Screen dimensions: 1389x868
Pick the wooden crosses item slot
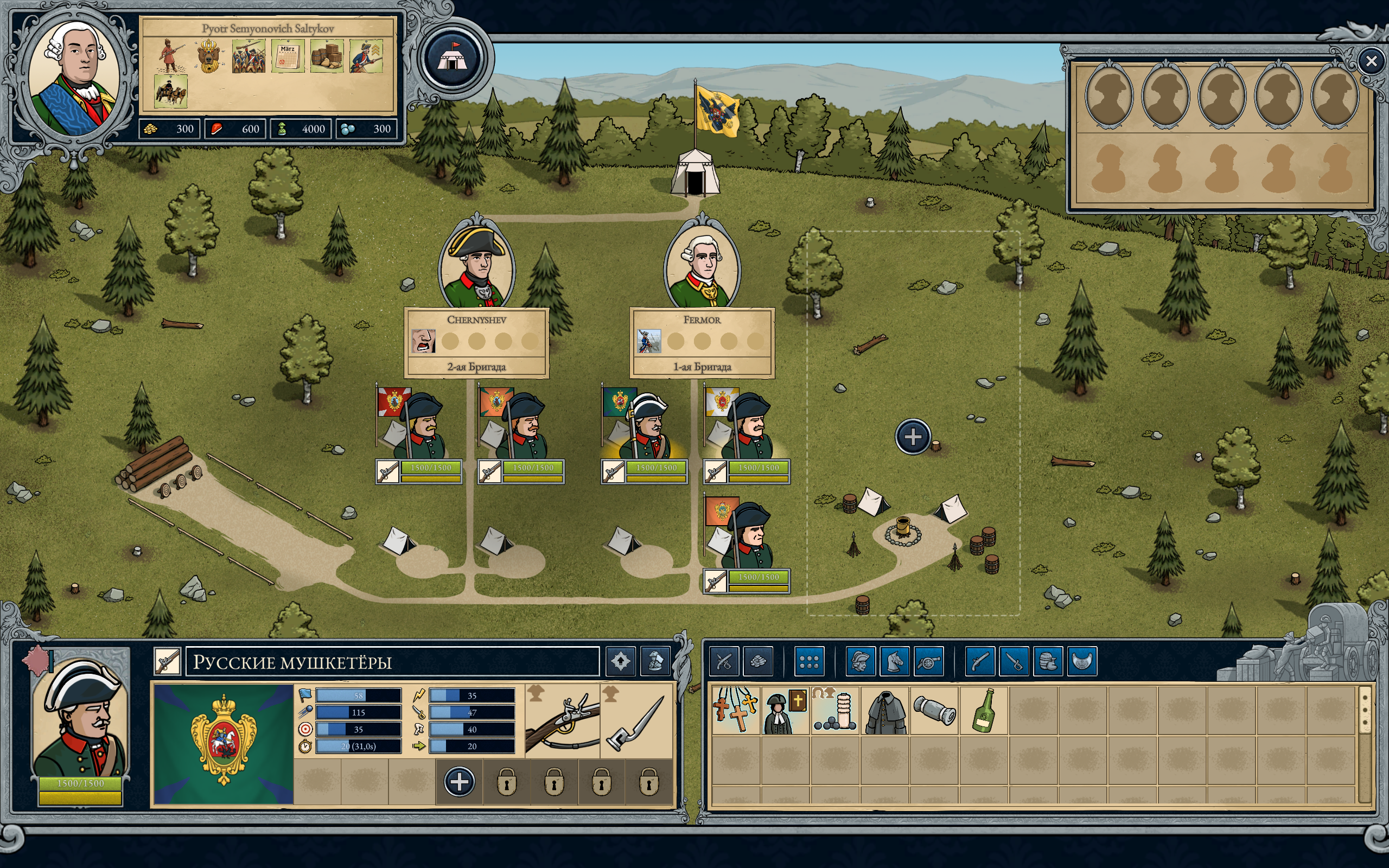[x=736, y=711]
